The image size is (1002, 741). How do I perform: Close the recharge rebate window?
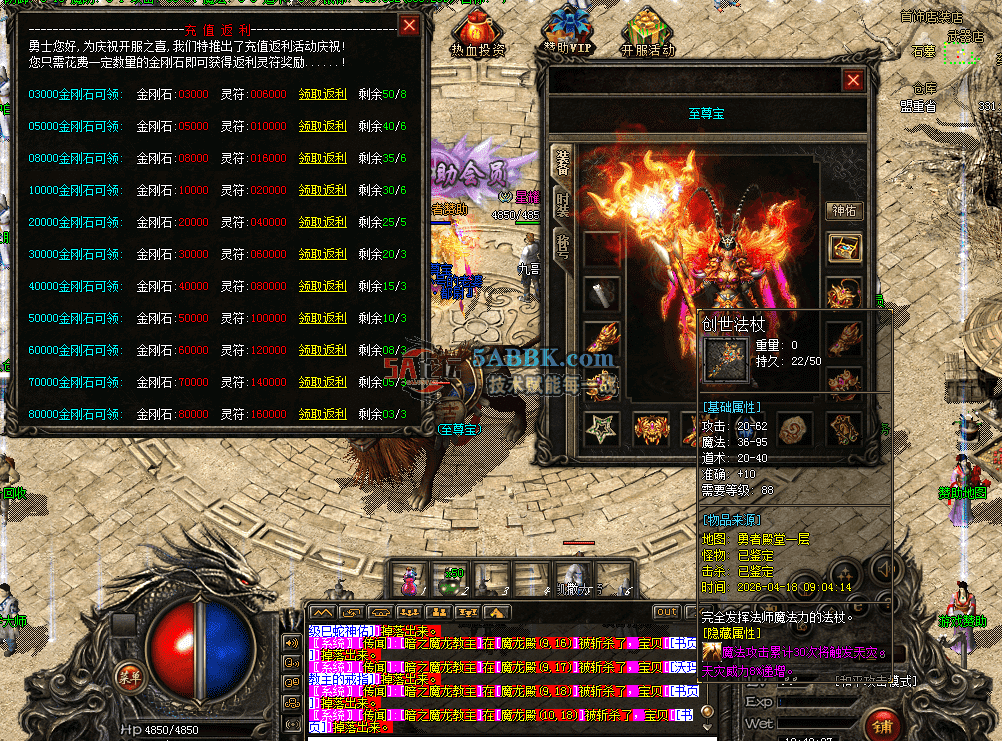pos(409,26)
